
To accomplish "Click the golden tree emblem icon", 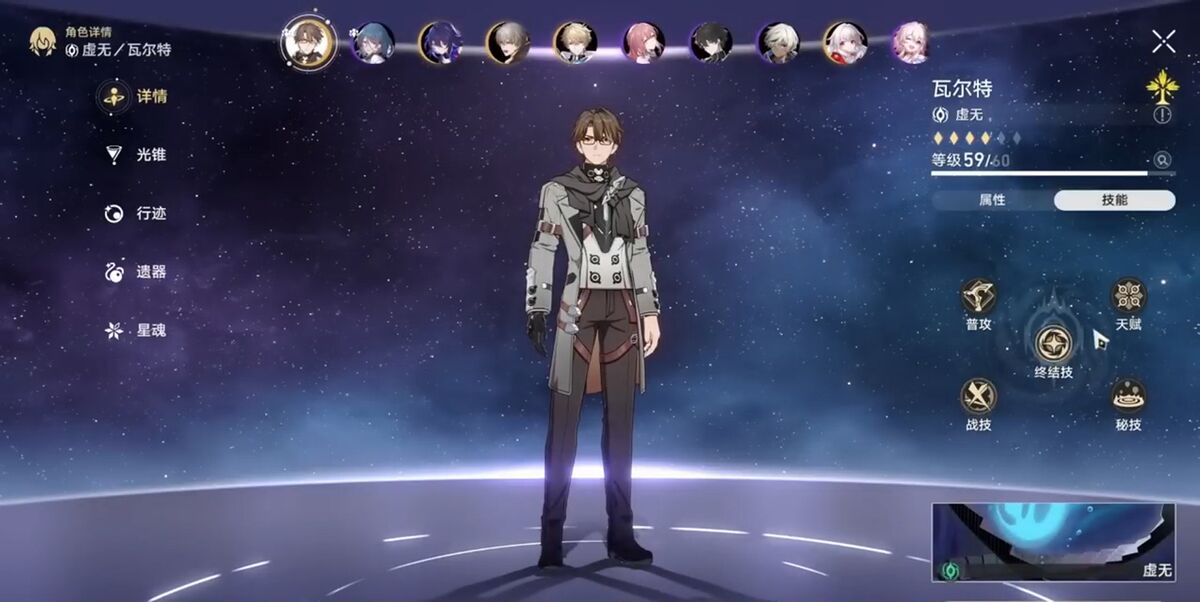I will 1162,86.
